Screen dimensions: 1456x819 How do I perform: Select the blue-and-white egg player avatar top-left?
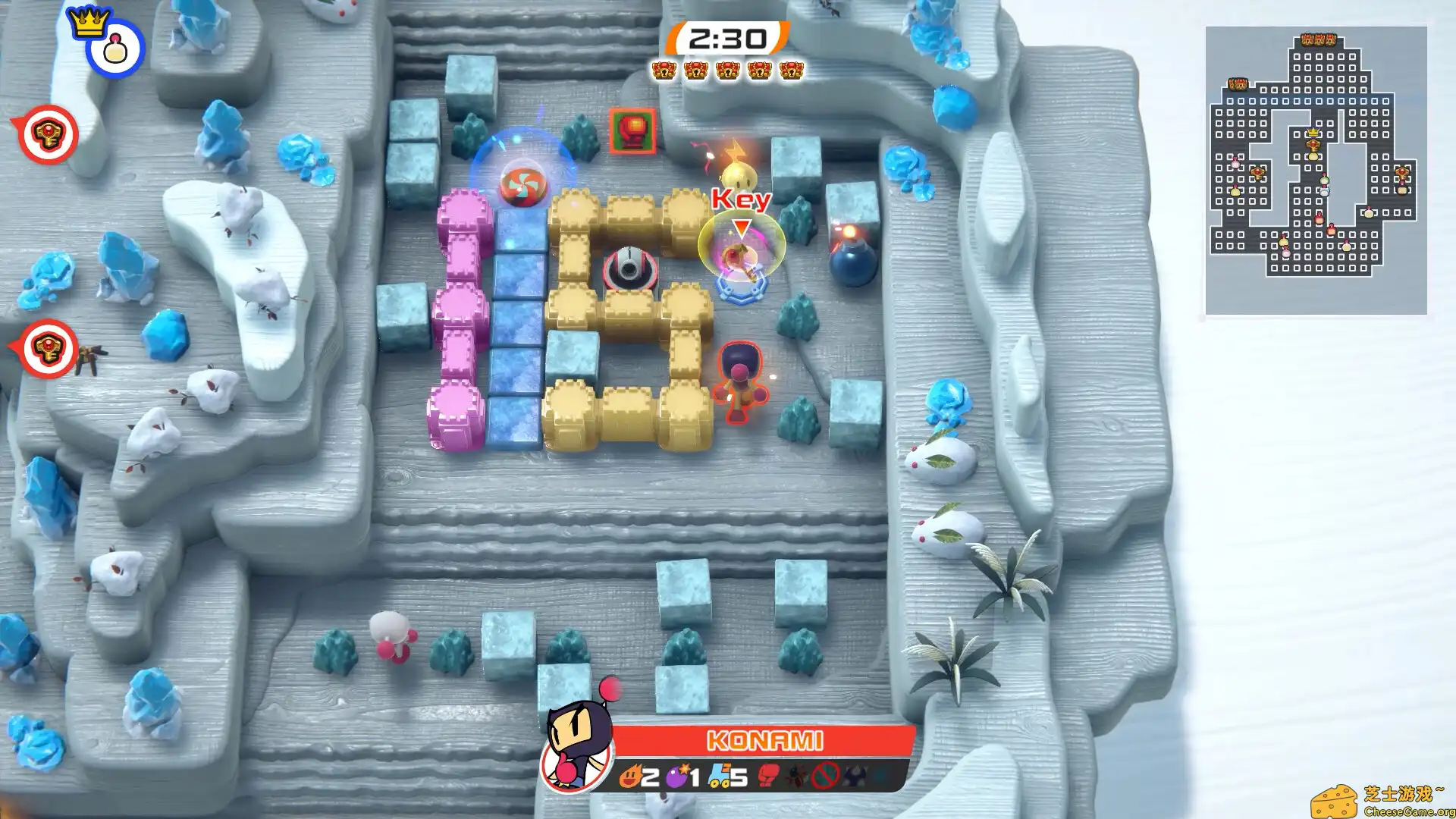115,48
